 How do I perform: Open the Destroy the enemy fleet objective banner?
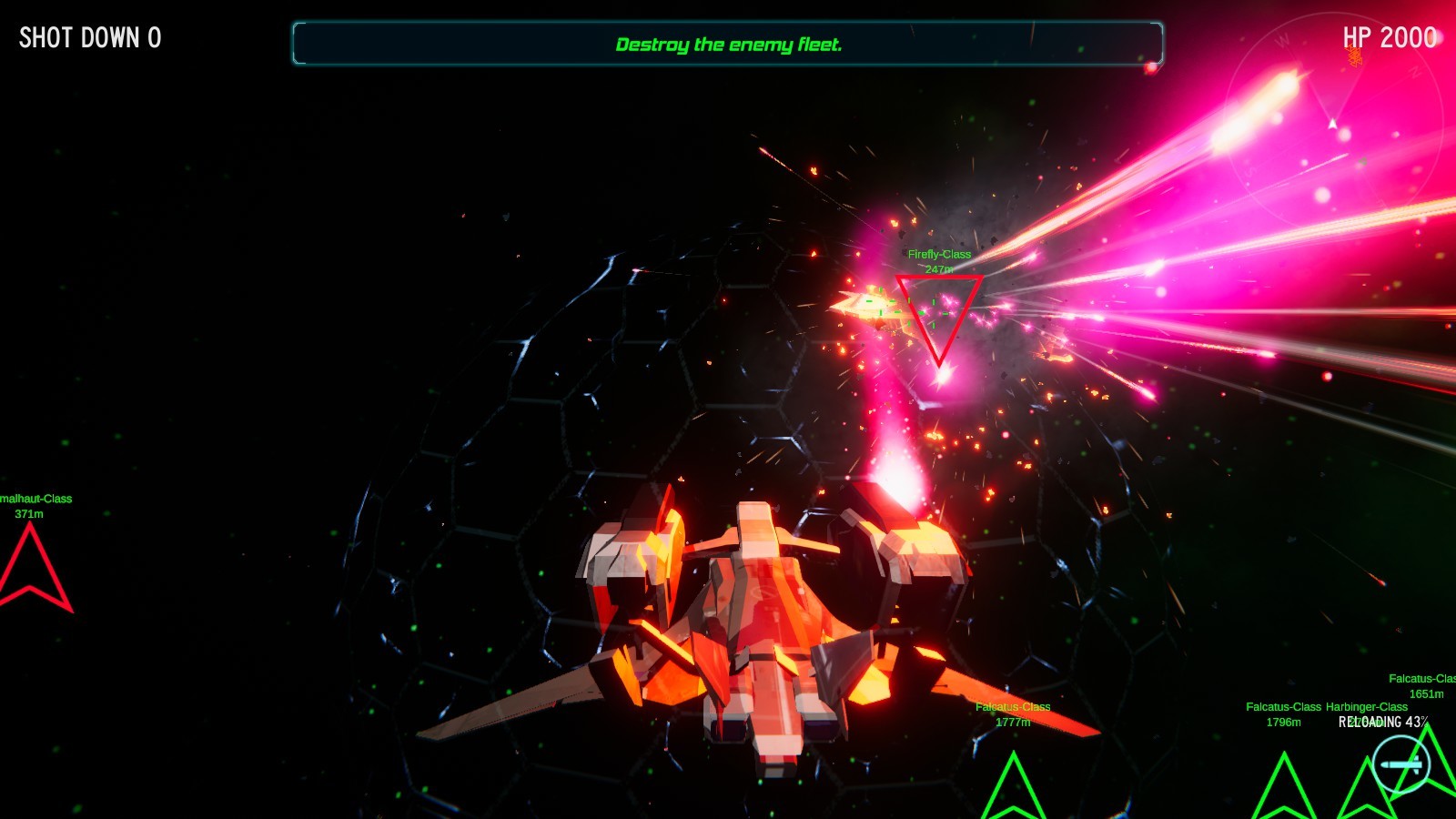point(728,42)
